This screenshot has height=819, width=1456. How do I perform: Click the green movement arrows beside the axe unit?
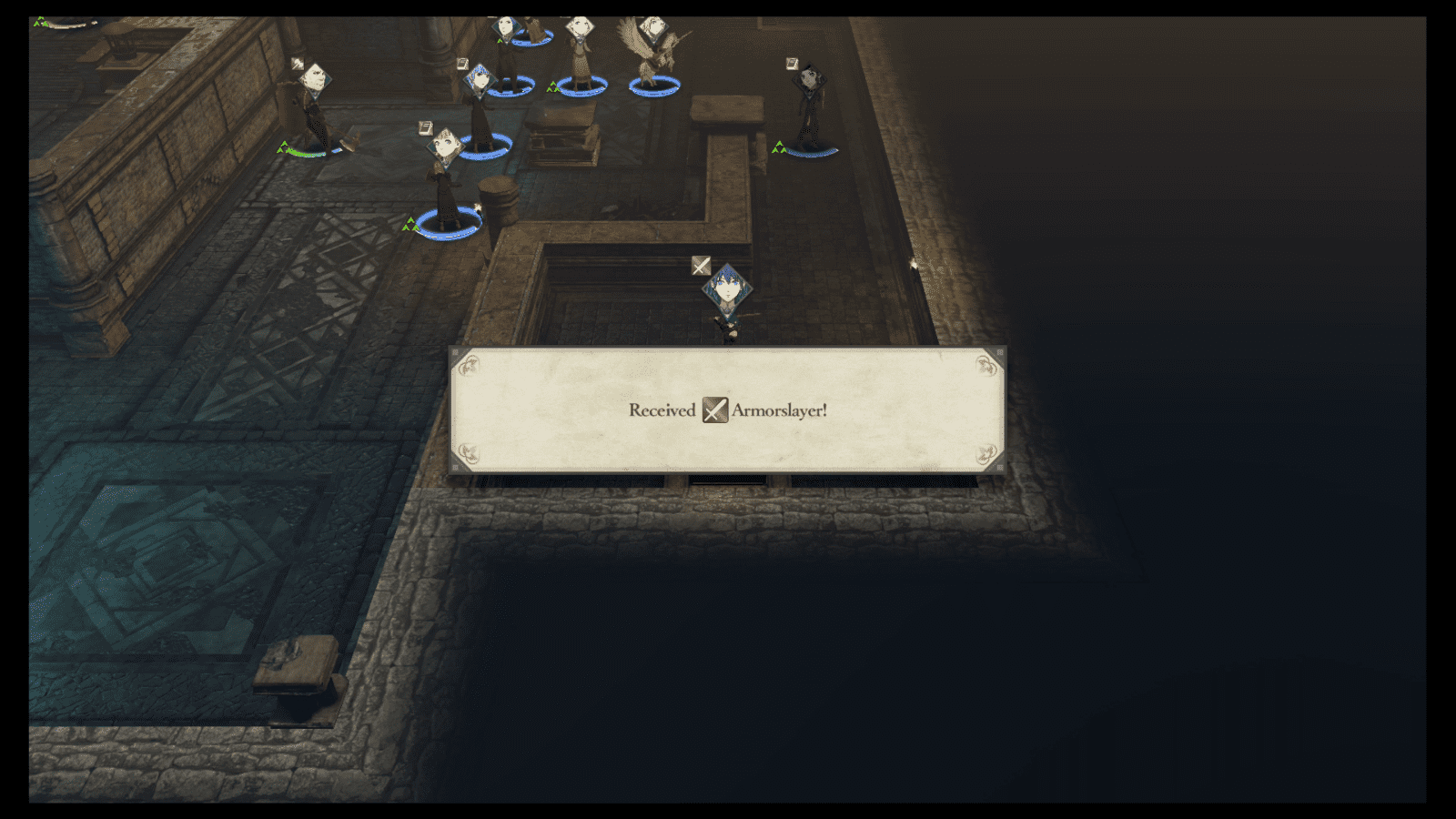[283, 147]
